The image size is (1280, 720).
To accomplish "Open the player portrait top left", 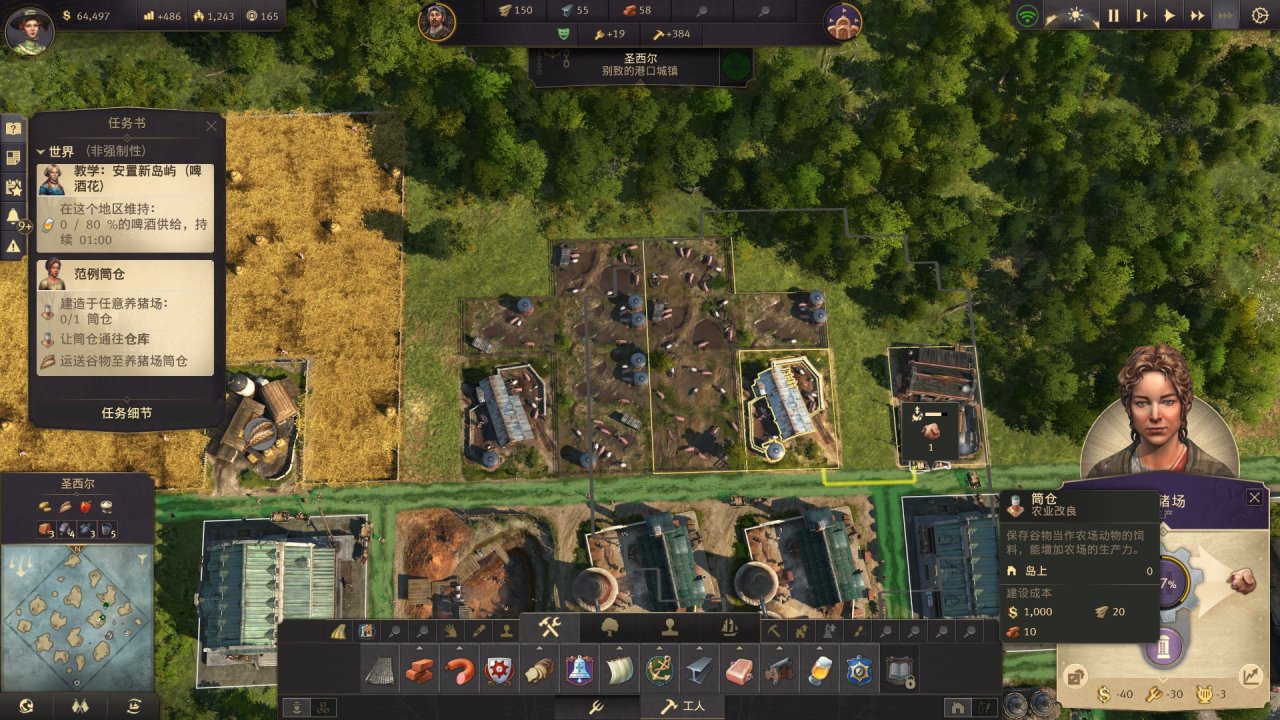I will point(29,30).
